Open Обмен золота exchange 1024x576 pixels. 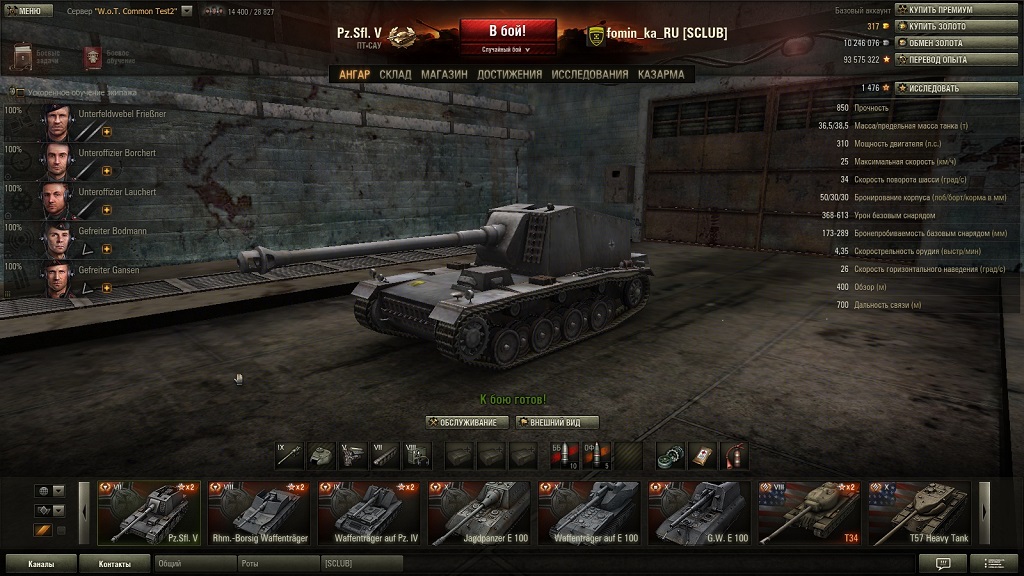tap(954, 43)
